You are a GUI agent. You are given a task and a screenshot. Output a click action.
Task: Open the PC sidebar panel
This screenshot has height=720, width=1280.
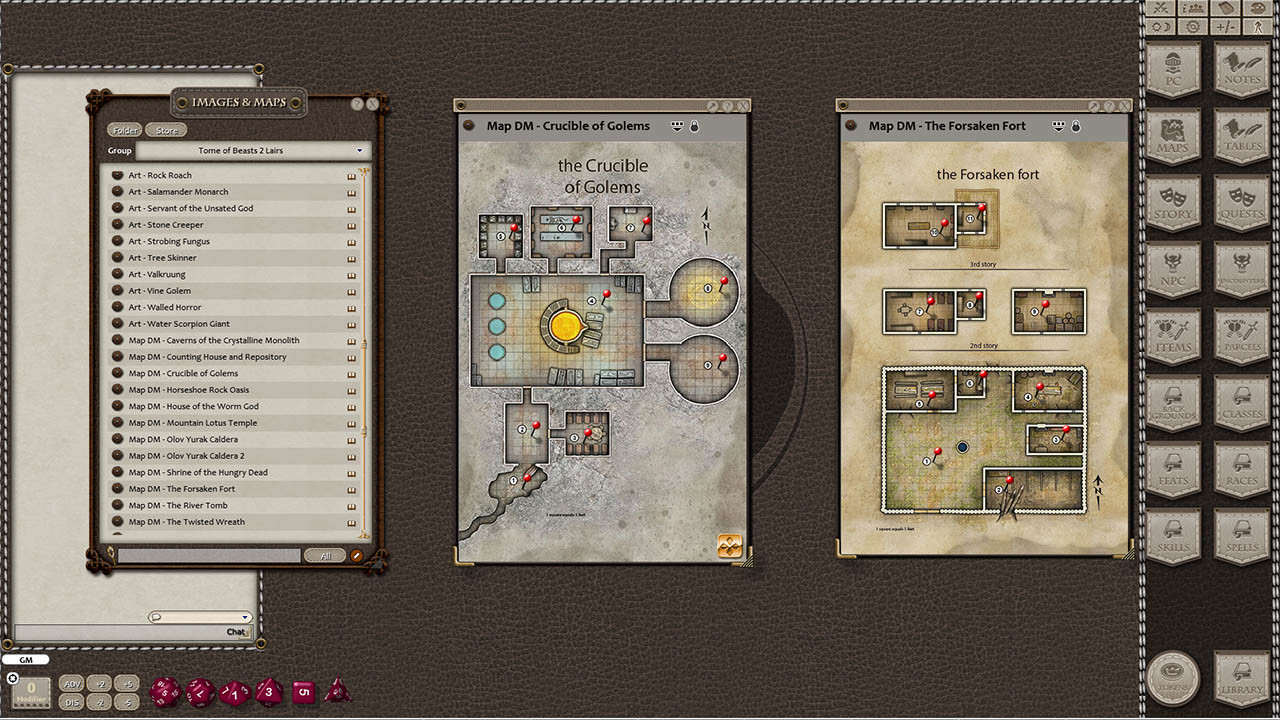coord(1172,70)
